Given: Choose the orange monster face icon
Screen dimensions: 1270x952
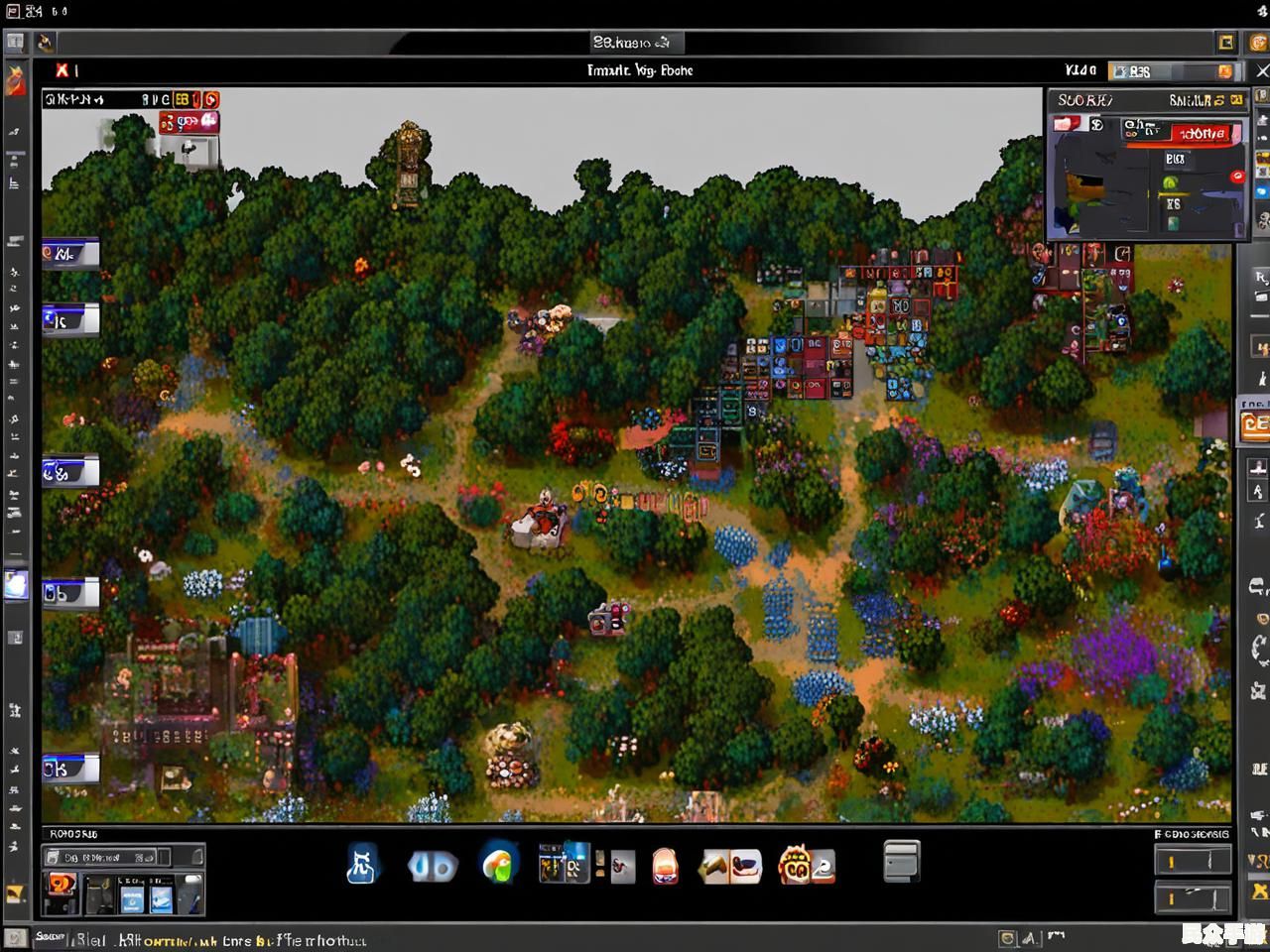Looking at the screenshot, I should pyautogui.click(x=796, y=865).
